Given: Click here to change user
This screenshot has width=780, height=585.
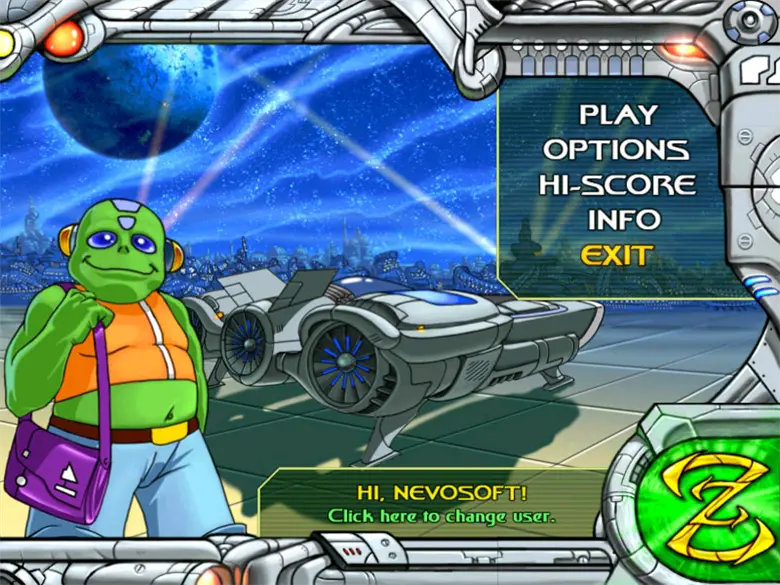Looking at the screenshot, I should [441, 516].
